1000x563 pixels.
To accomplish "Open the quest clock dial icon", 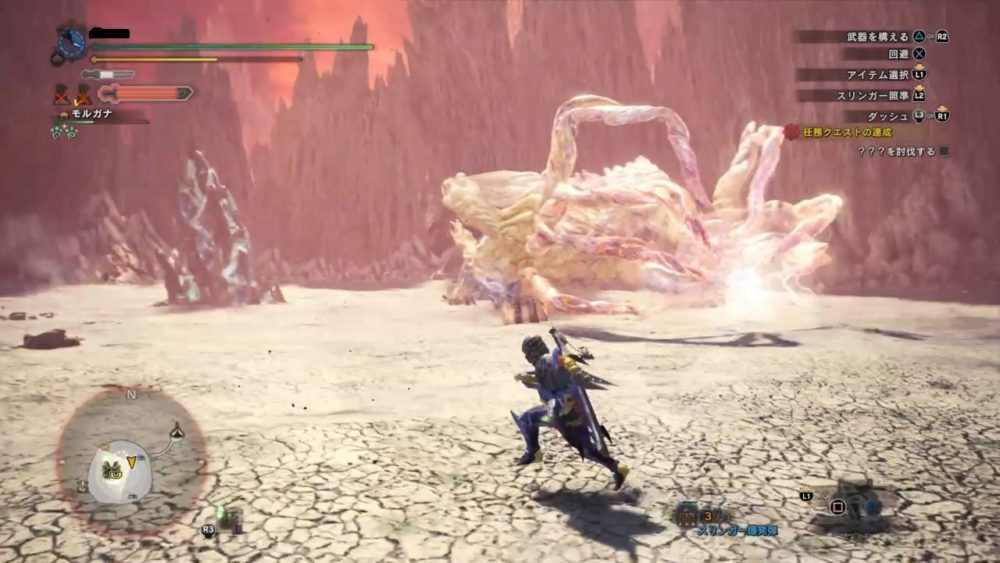I will pos(72,42).
